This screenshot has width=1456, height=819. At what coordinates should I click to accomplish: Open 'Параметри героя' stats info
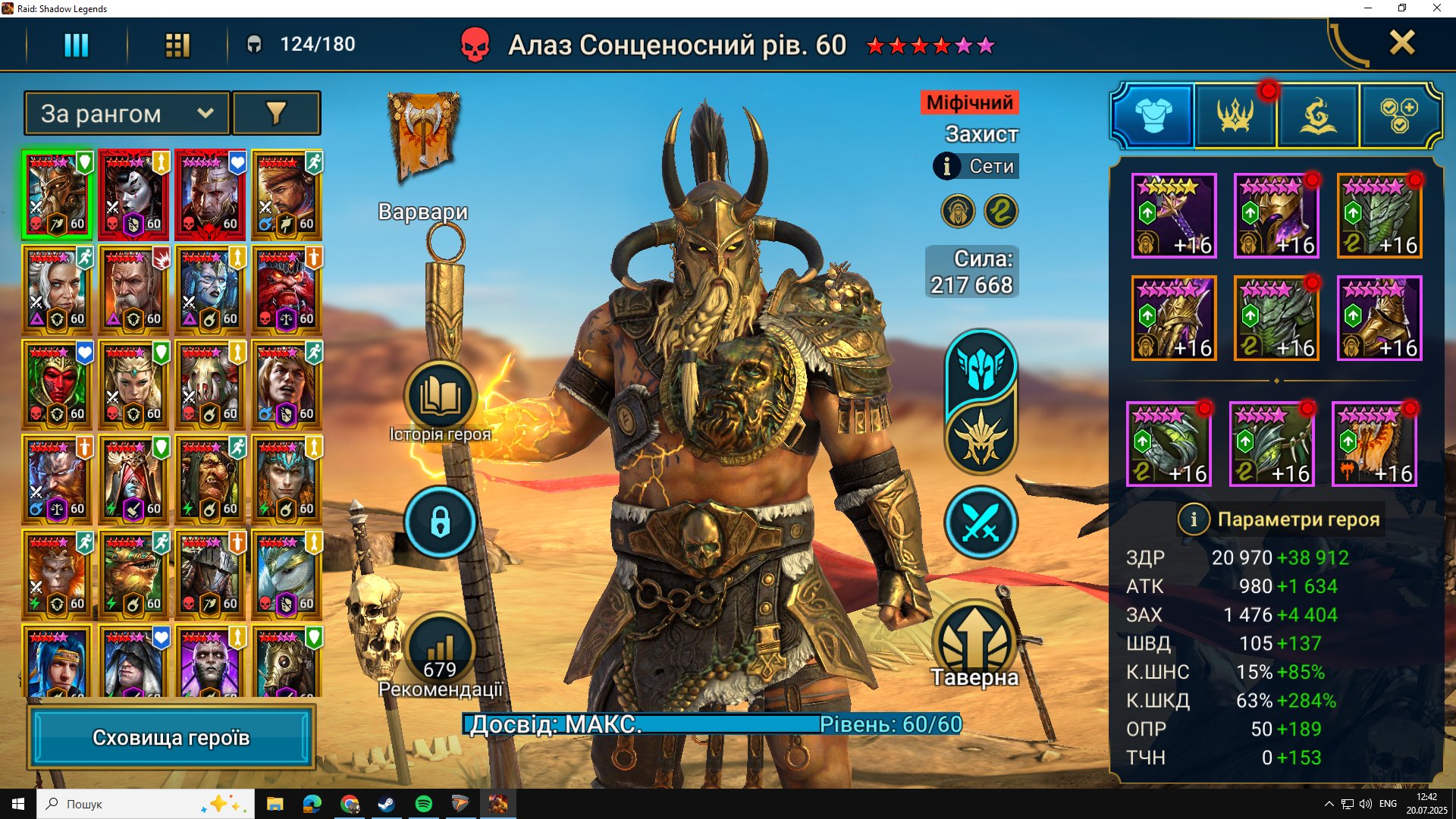tap(1193, 519)
